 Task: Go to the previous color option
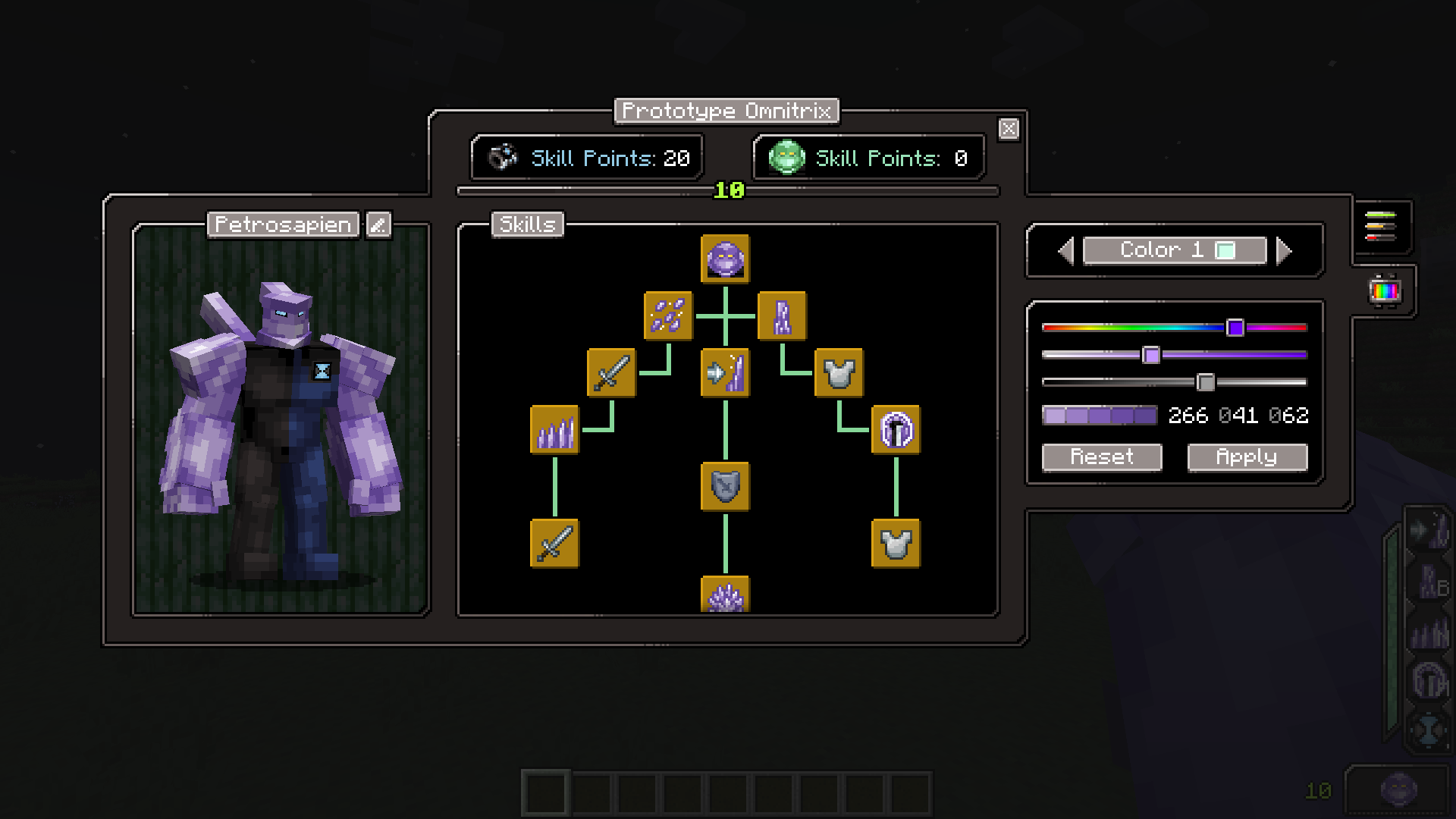coord(1066,250)
